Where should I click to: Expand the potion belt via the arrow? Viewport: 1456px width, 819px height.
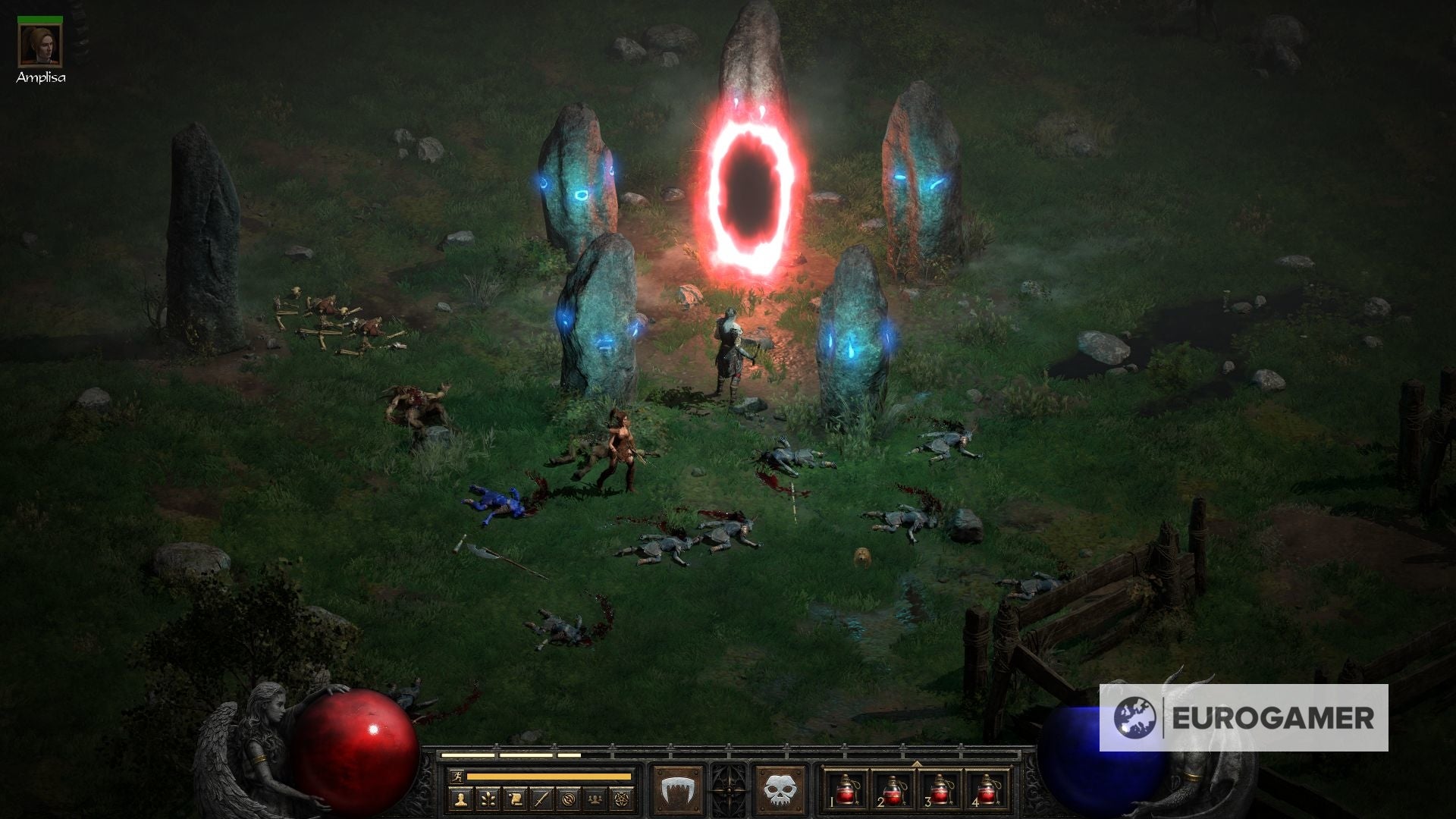point(918,763)
